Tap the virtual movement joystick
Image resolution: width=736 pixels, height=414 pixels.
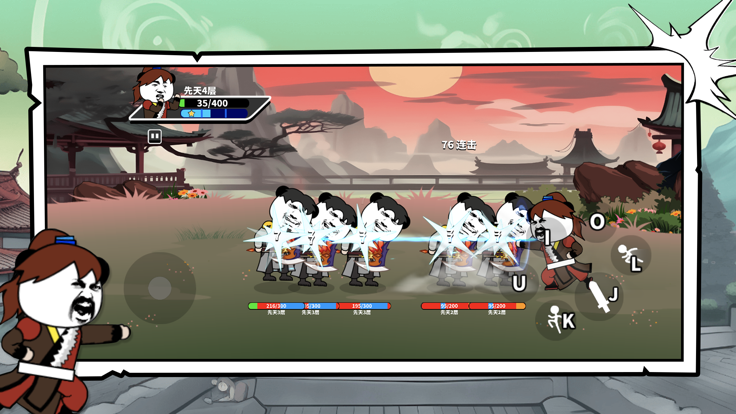(x=159, y=288)
